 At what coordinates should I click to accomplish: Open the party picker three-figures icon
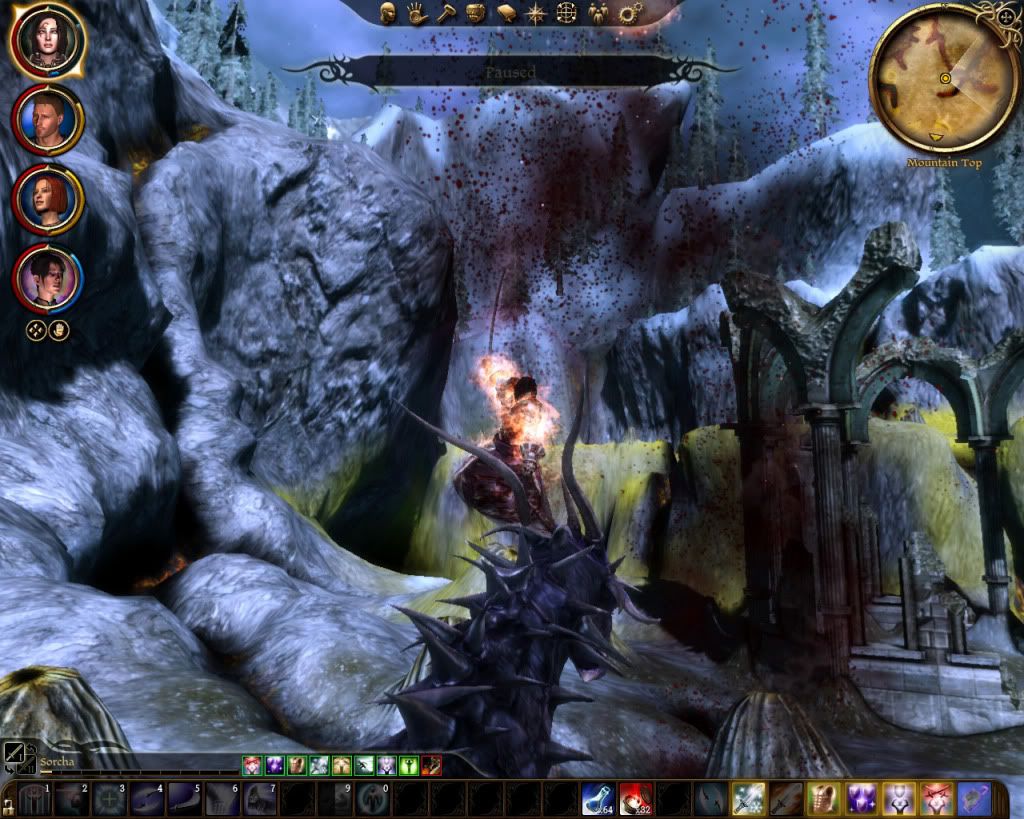tap(598, 13)
